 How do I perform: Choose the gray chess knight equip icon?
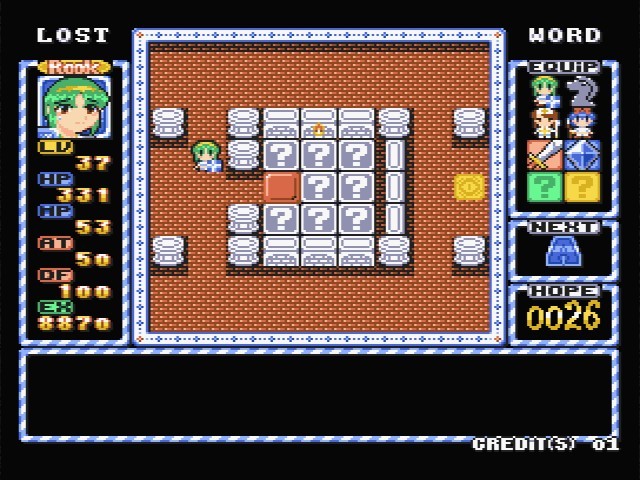[x=580, y=92]
